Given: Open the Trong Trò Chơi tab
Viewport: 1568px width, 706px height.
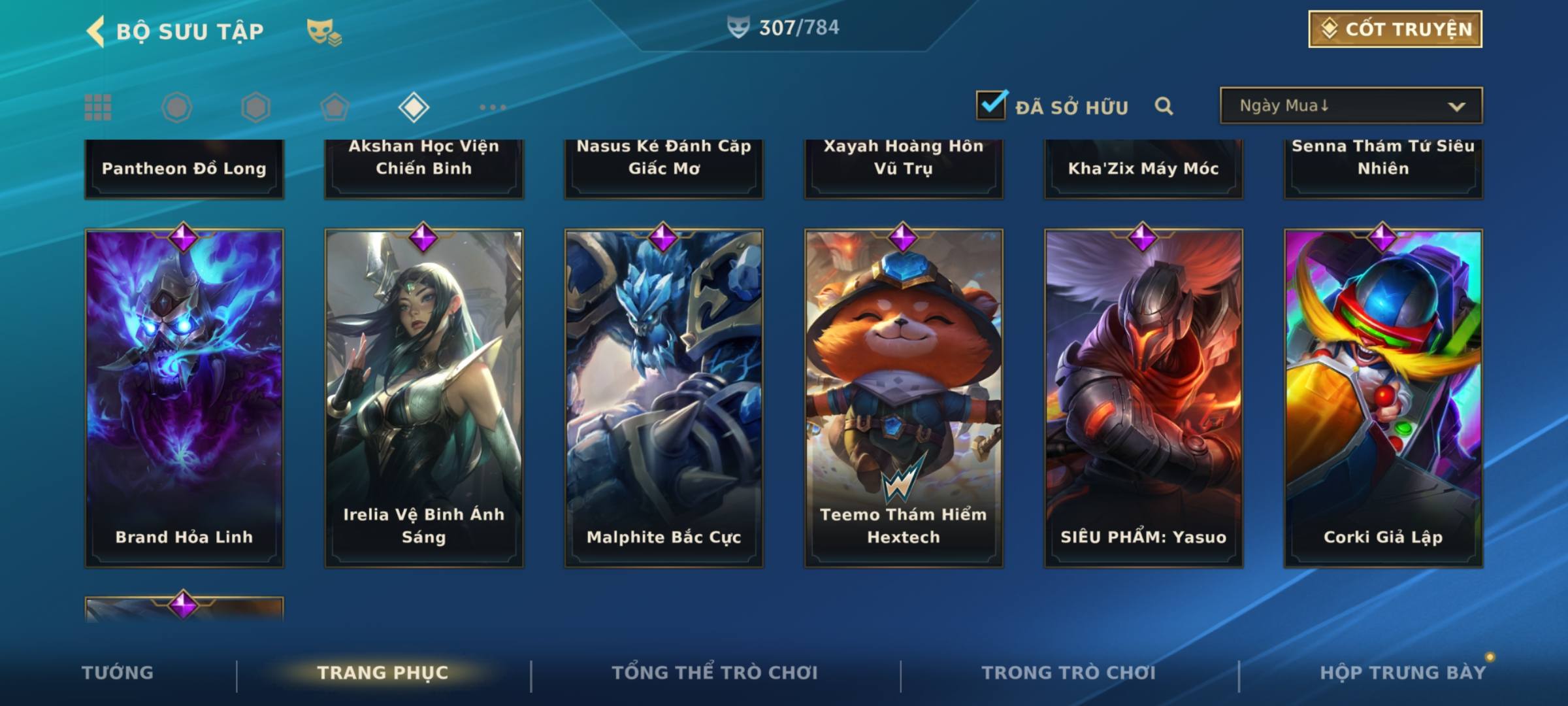Looking at the screenshot, I should (x=1069, y=673).
